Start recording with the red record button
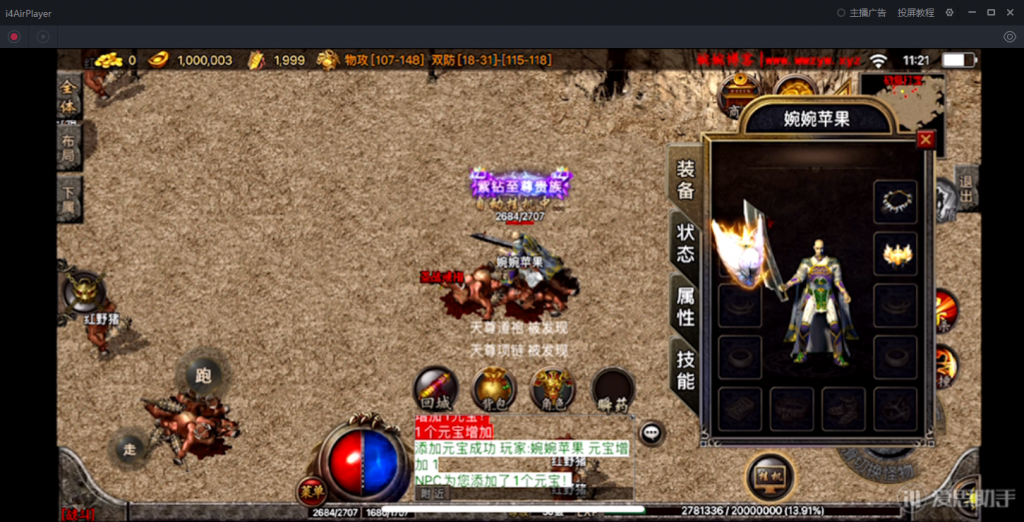The width and height of the screenshot is (1024, 522). (14, 37)
